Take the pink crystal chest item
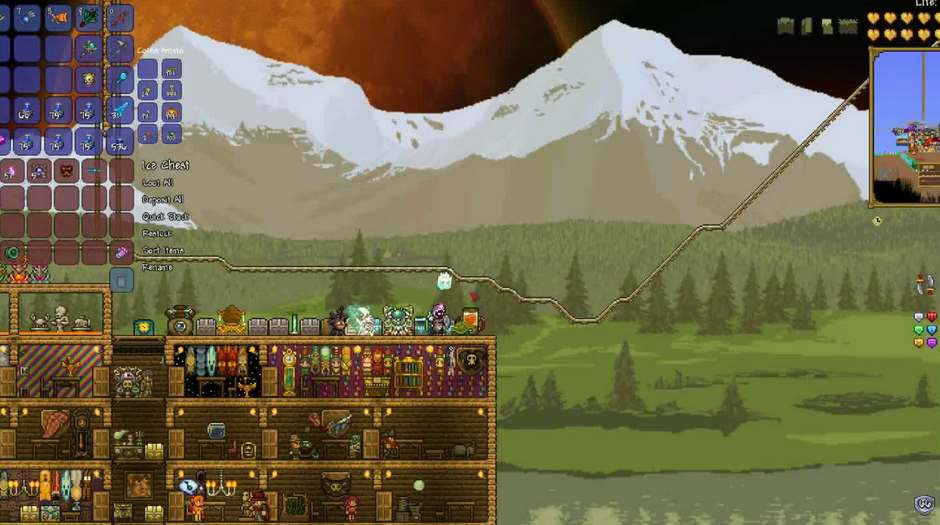This screenshot has width=940, height=525. [120, 253]
